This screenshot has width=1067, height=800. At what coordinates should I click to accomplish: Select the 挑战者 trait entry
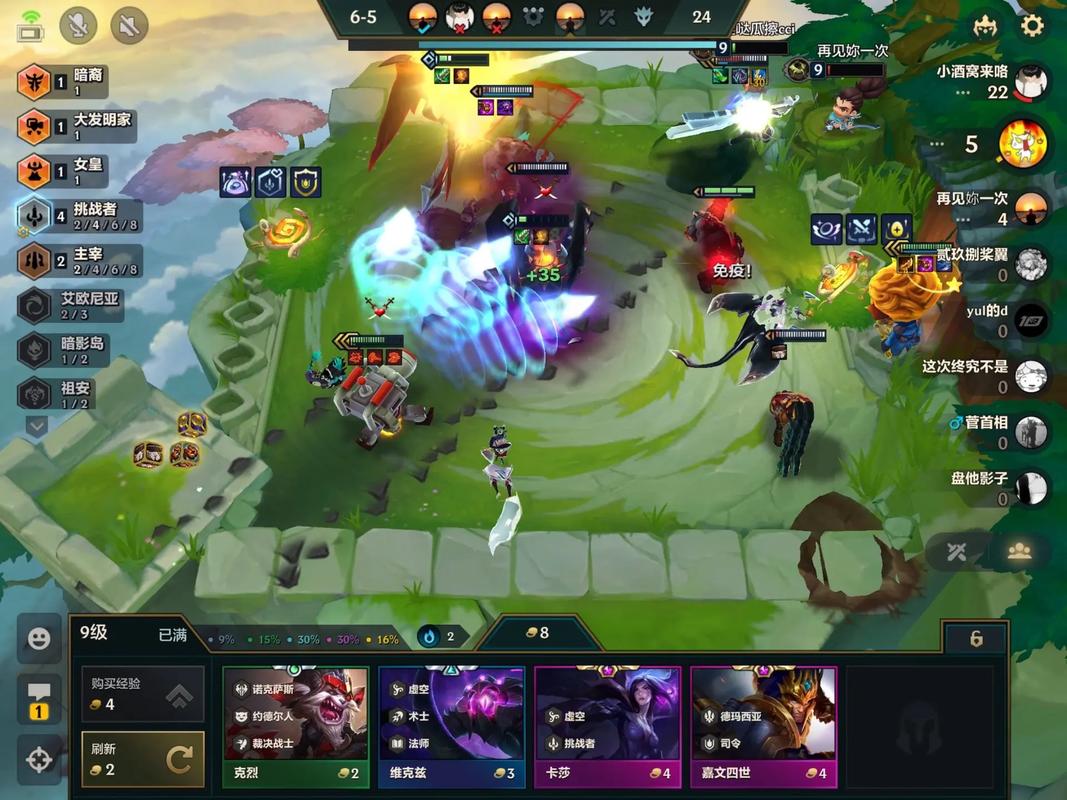click(x=78, y=216)
